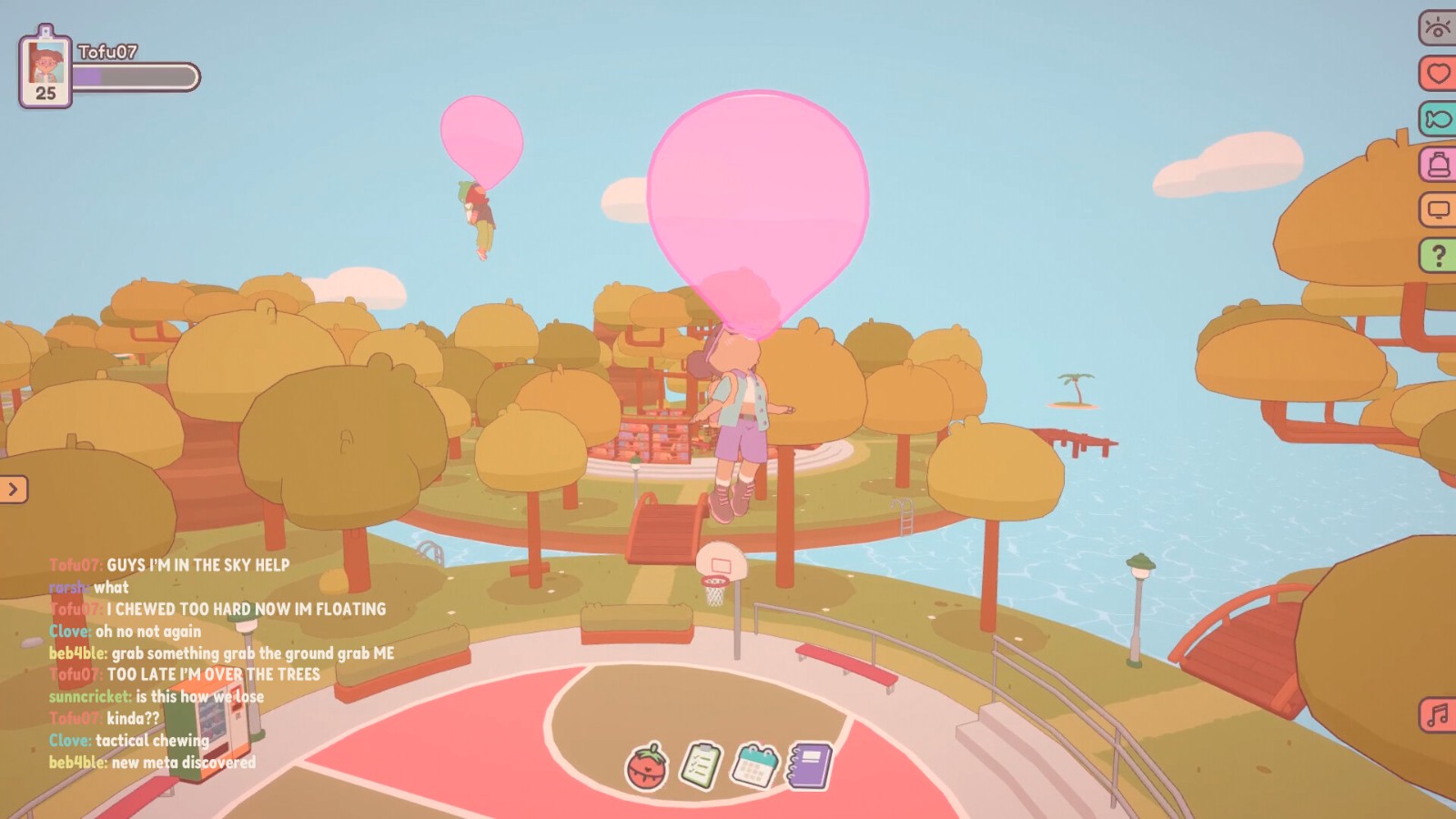Toggle the eye visibility button
Screen dimensions: 1456x819
click(x=1438, y=27)
